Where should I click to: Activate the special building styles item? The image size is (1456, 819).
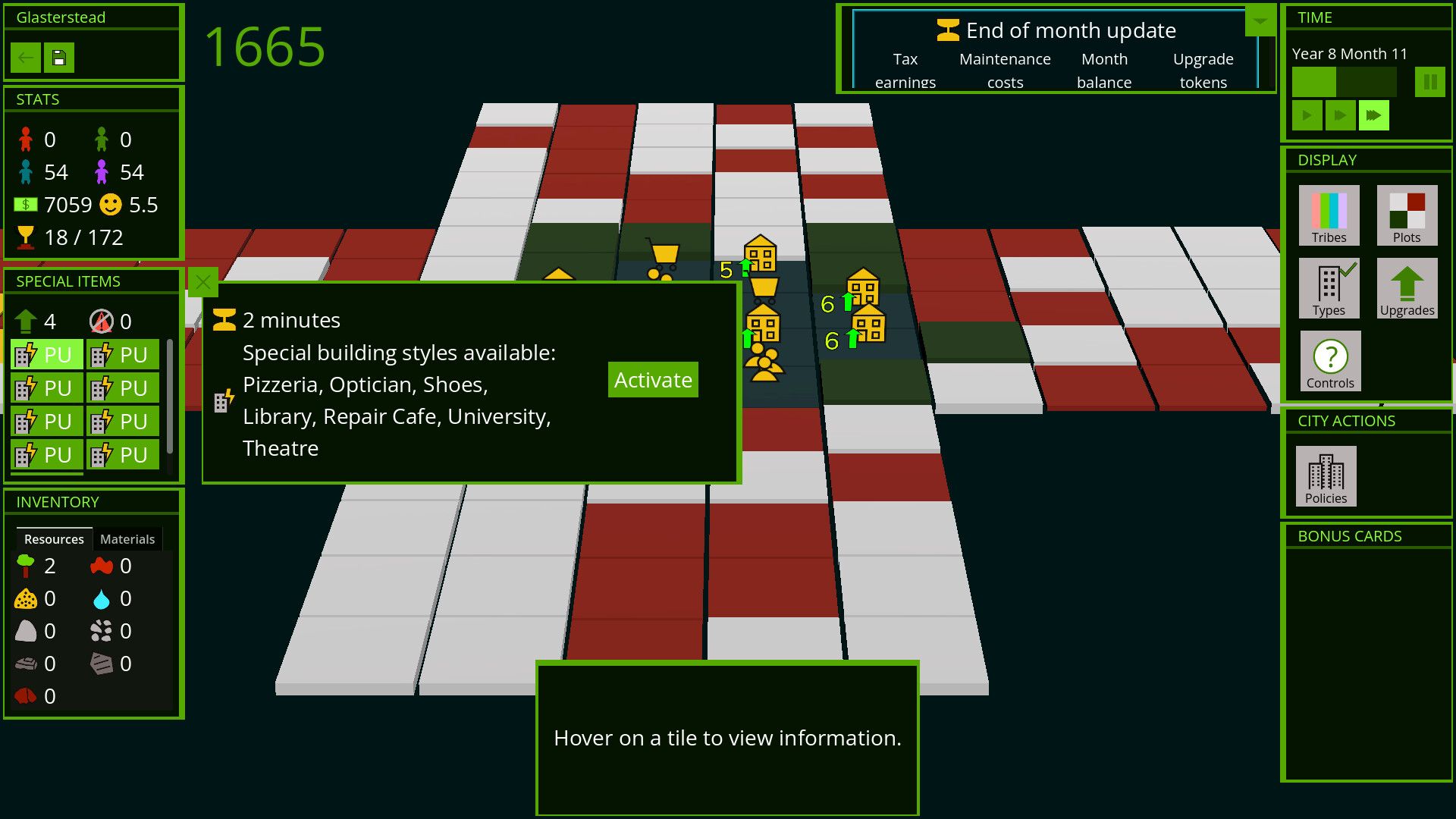[x=652, y=380]
